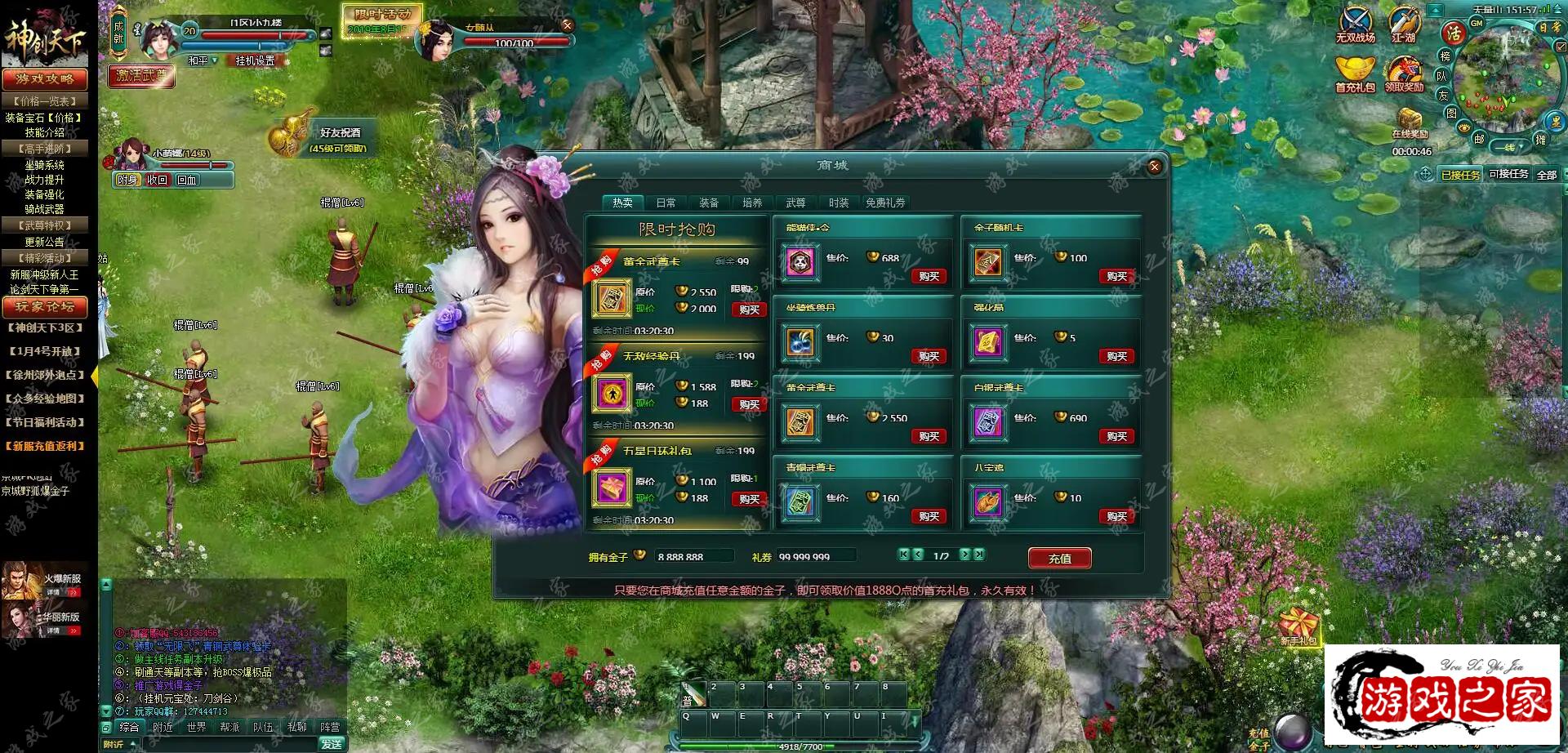Select the 免费礼券 tab
This screenshot has height=753, width=1568.
tap(885, 203)
